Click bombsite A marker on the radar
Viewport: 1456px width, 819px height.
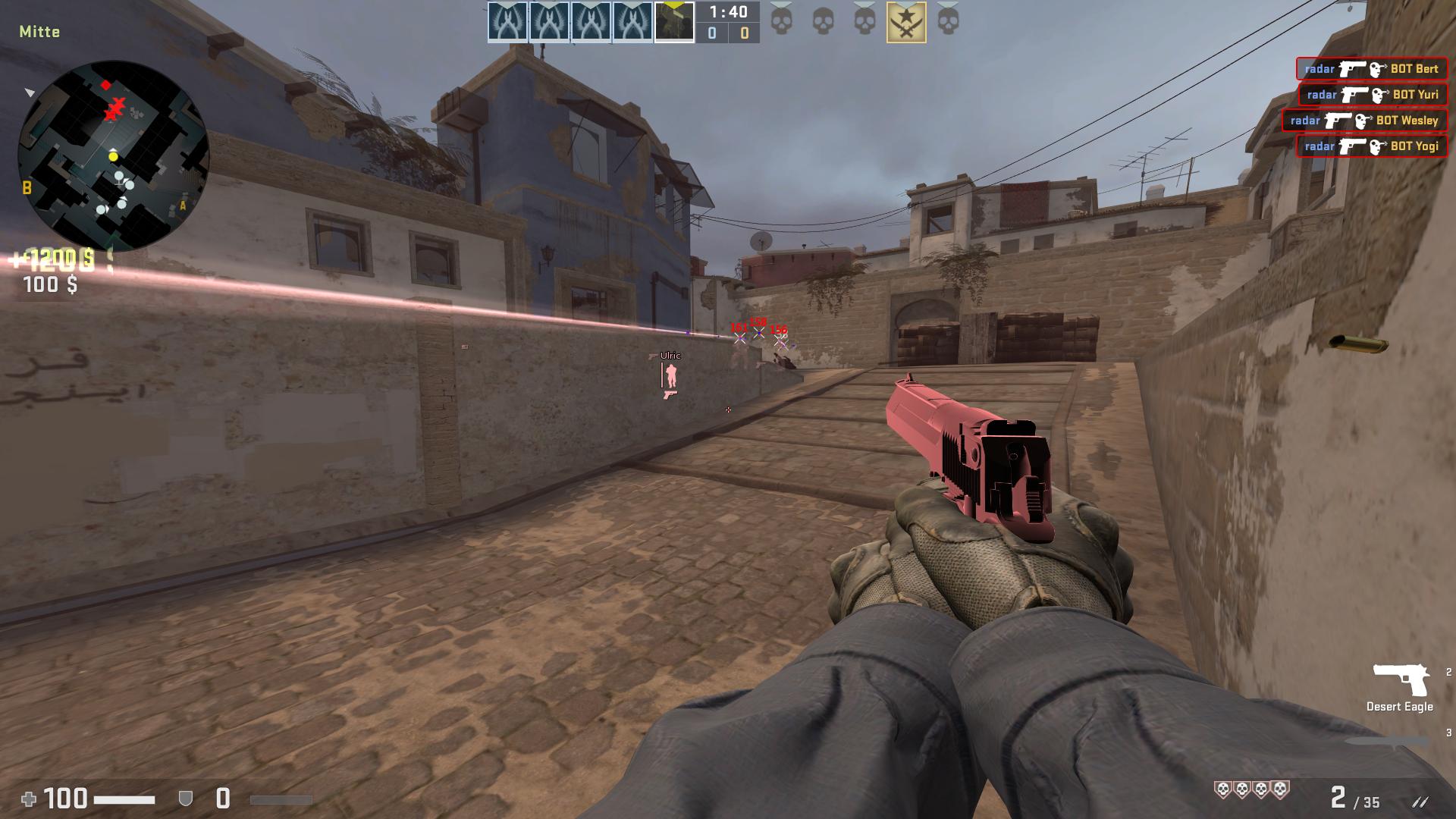[x=182, y=205]
